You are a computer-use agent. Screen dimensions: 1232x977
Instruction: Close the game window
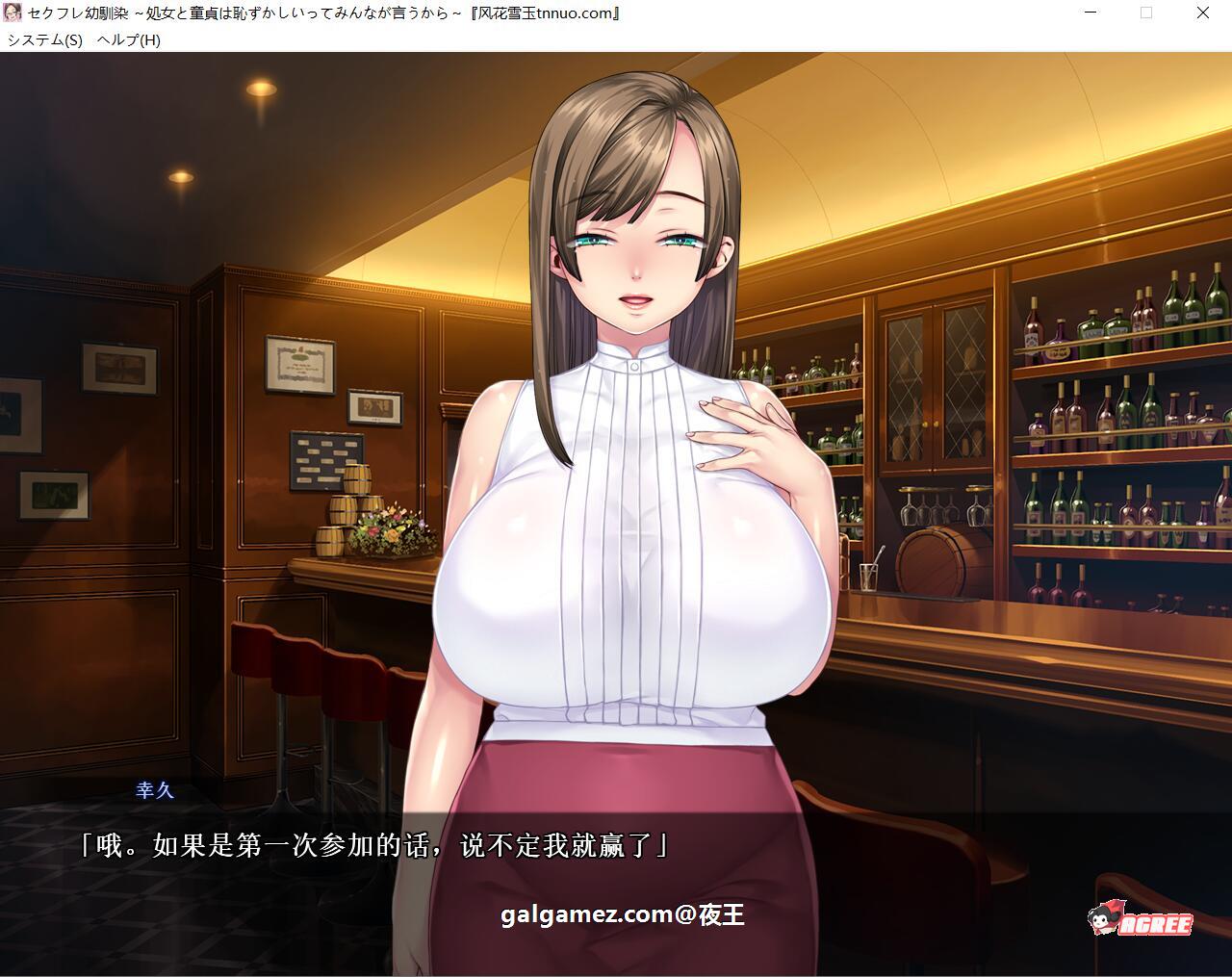point(1201,13)
